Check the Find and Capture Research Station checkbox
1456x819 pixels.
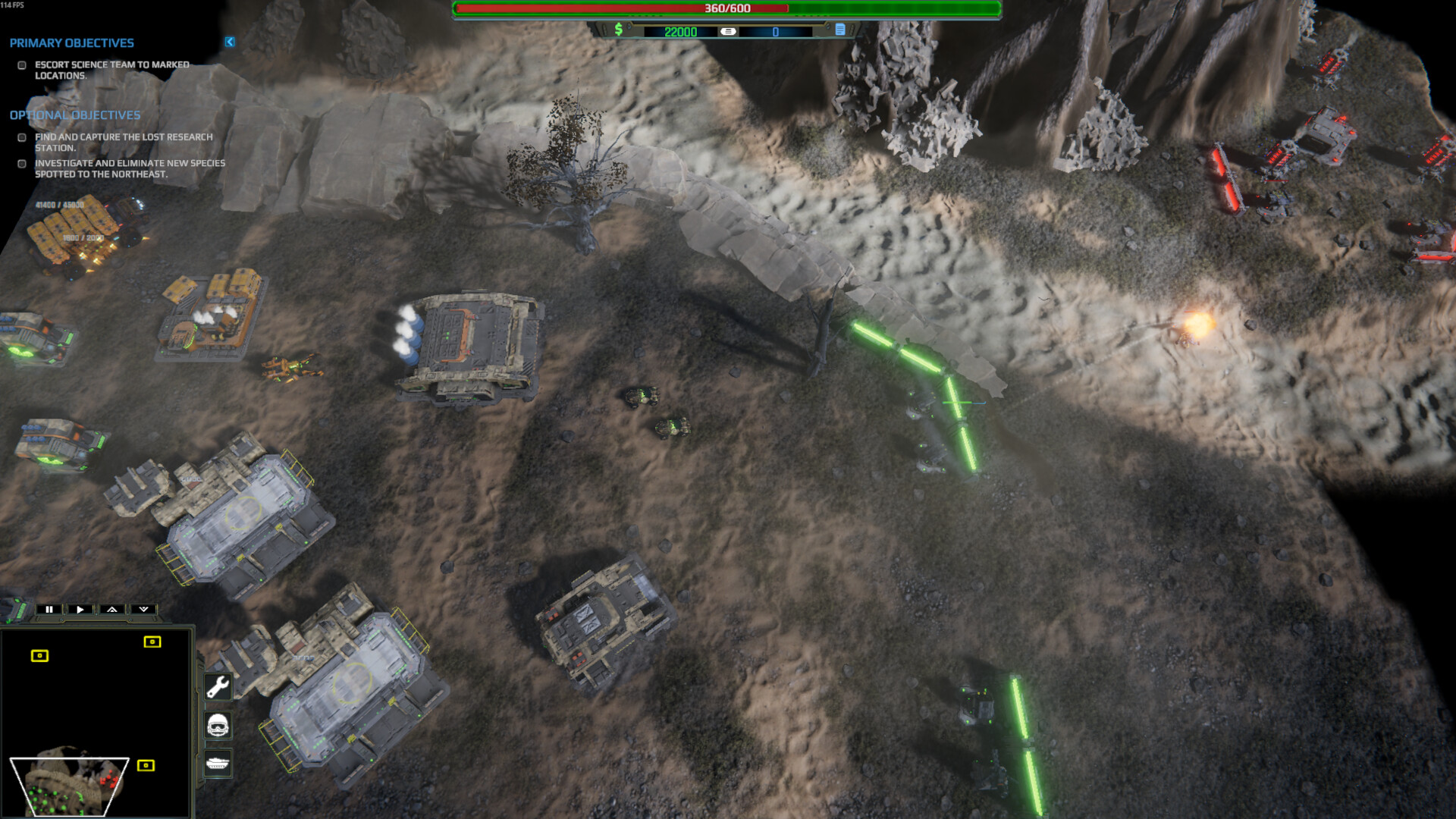click(x=20, y=138)
